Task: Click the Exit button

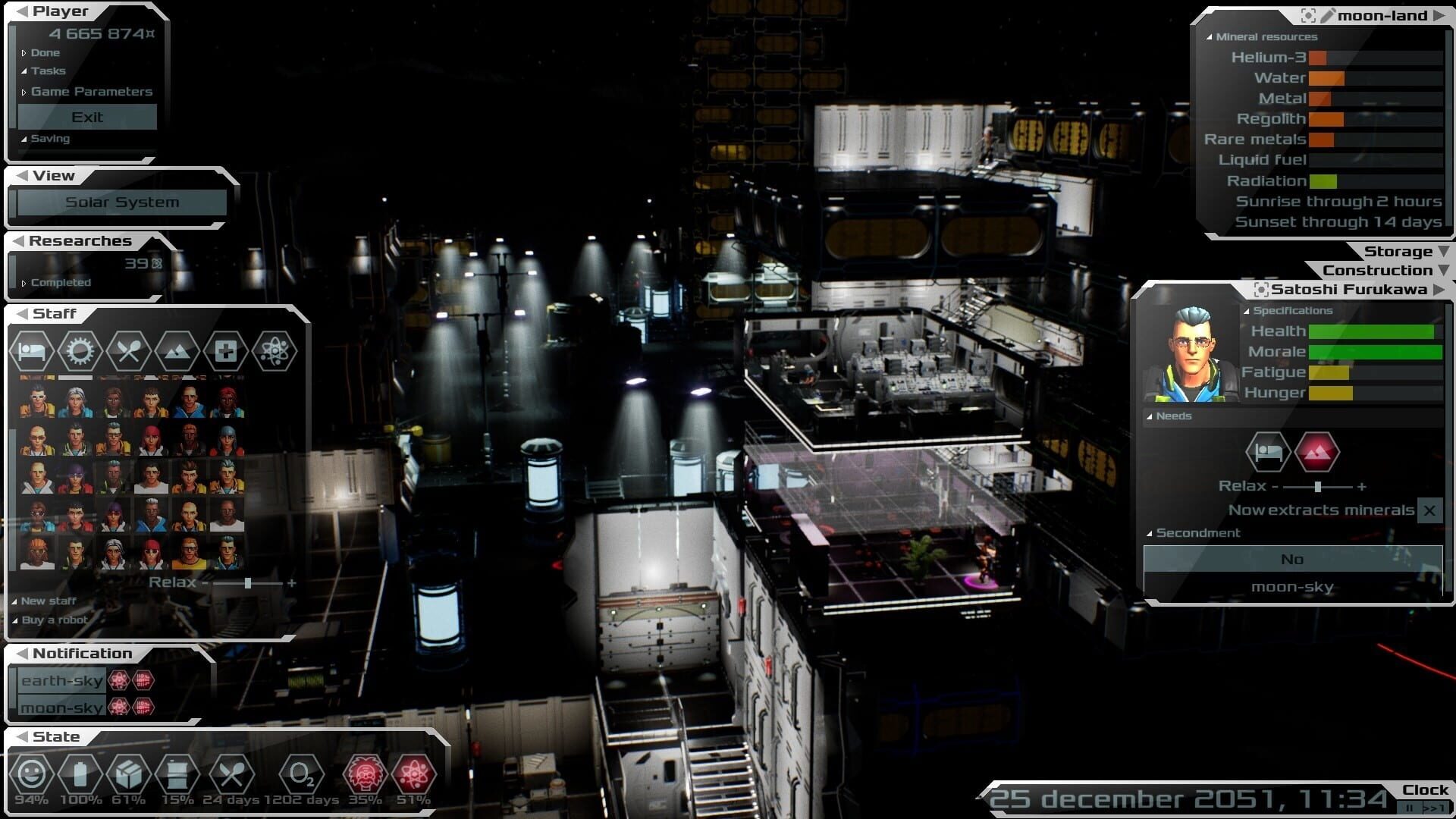Action: (87, 117)
